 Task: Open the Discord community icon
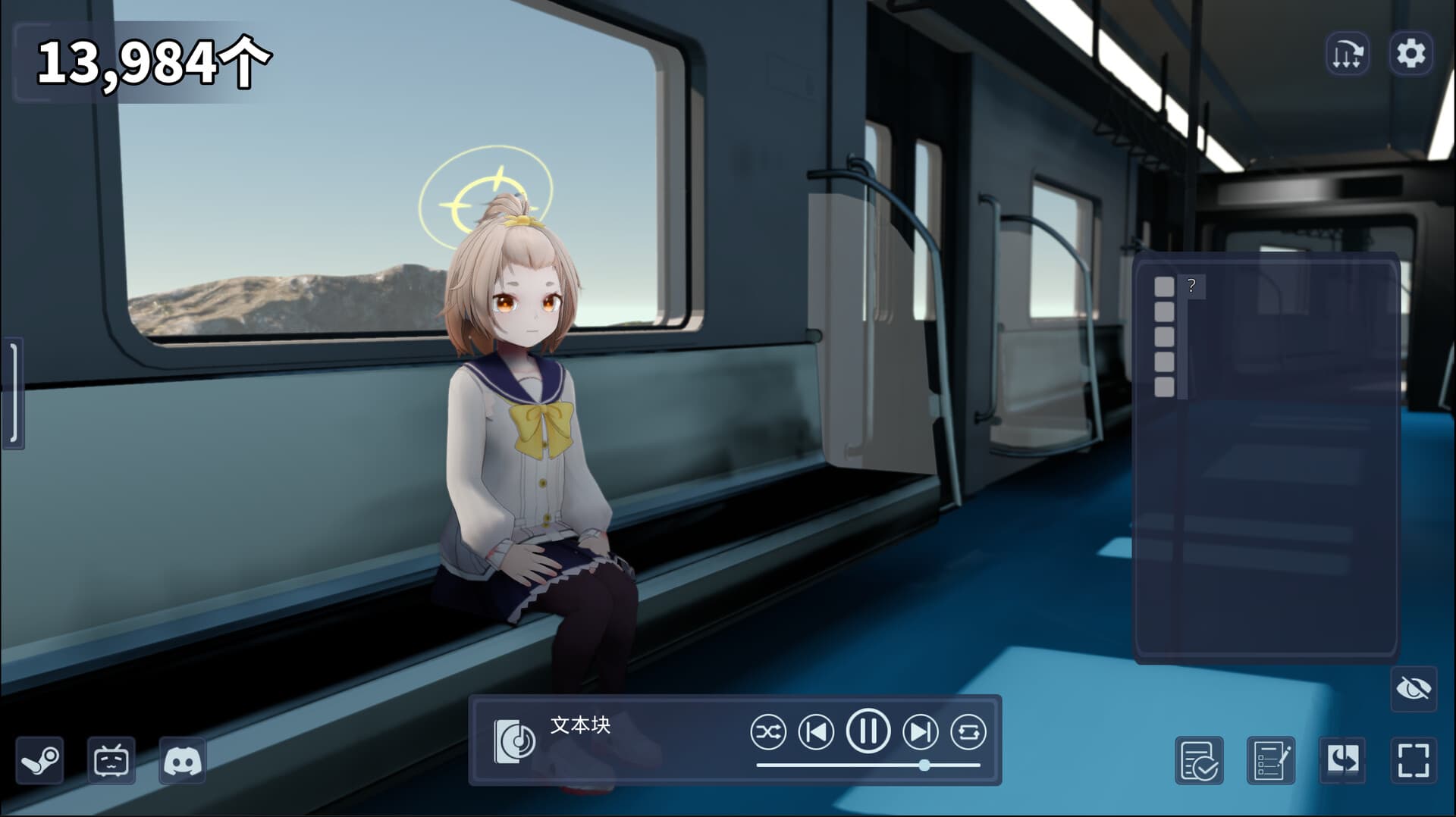(184, 762)
